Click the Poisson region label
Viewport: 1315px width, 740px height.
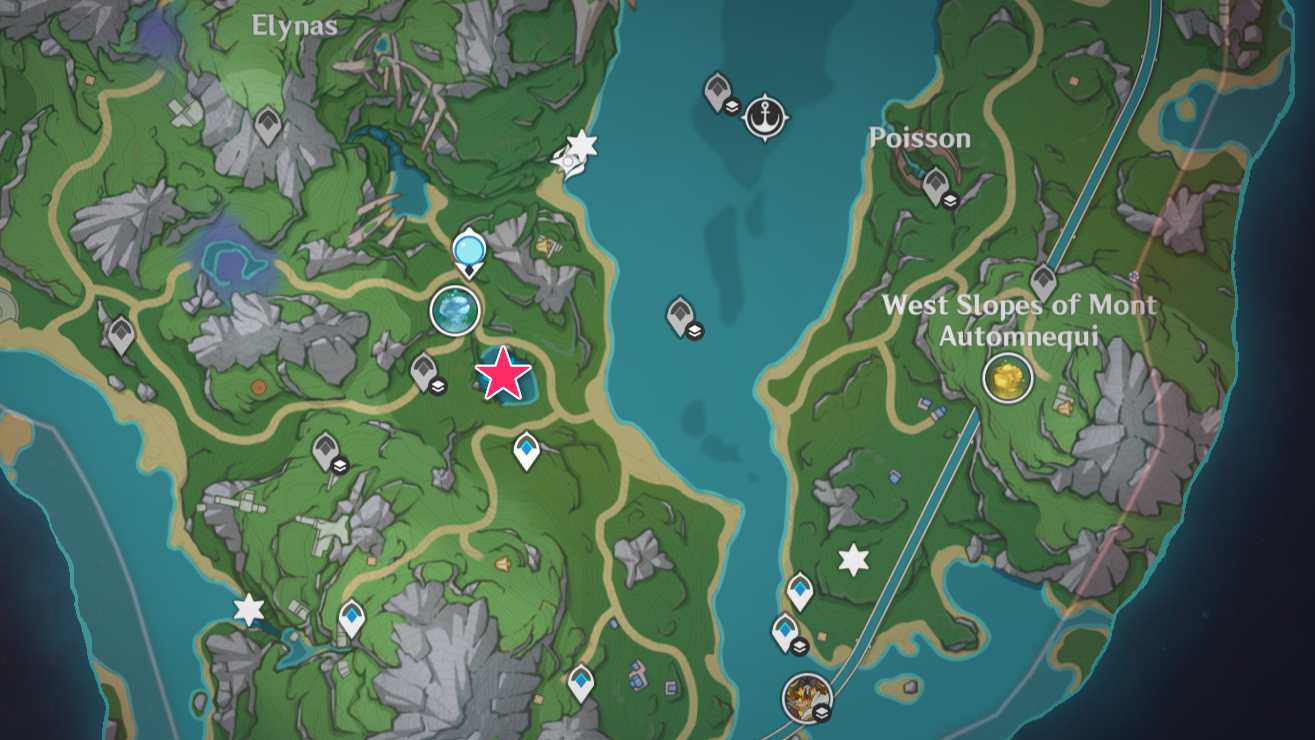pos(919,139)
